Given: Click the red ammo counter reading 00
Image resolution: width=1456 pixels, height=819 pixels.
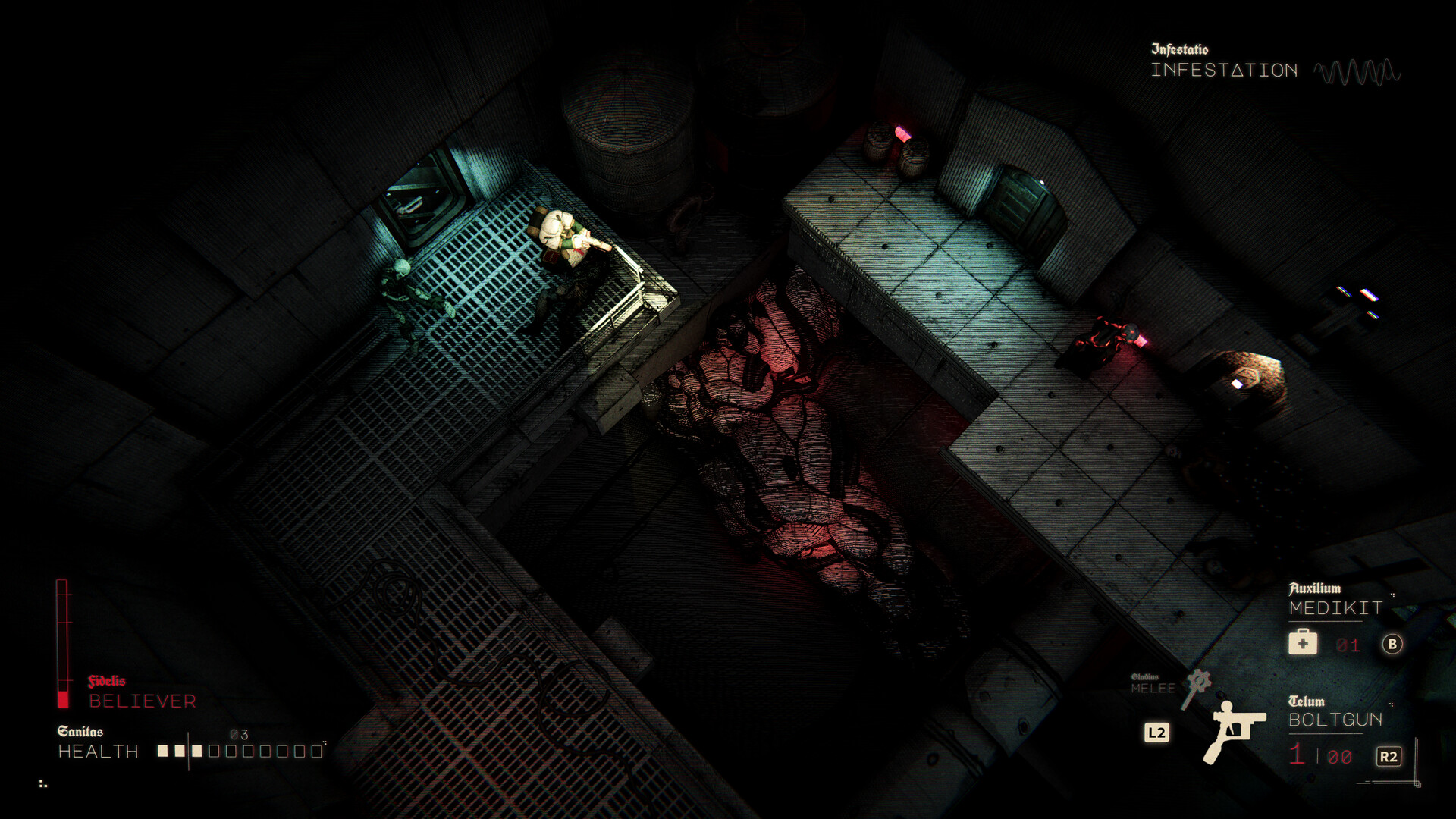Looking at the screenshot, I should [x=1339, y=756].
